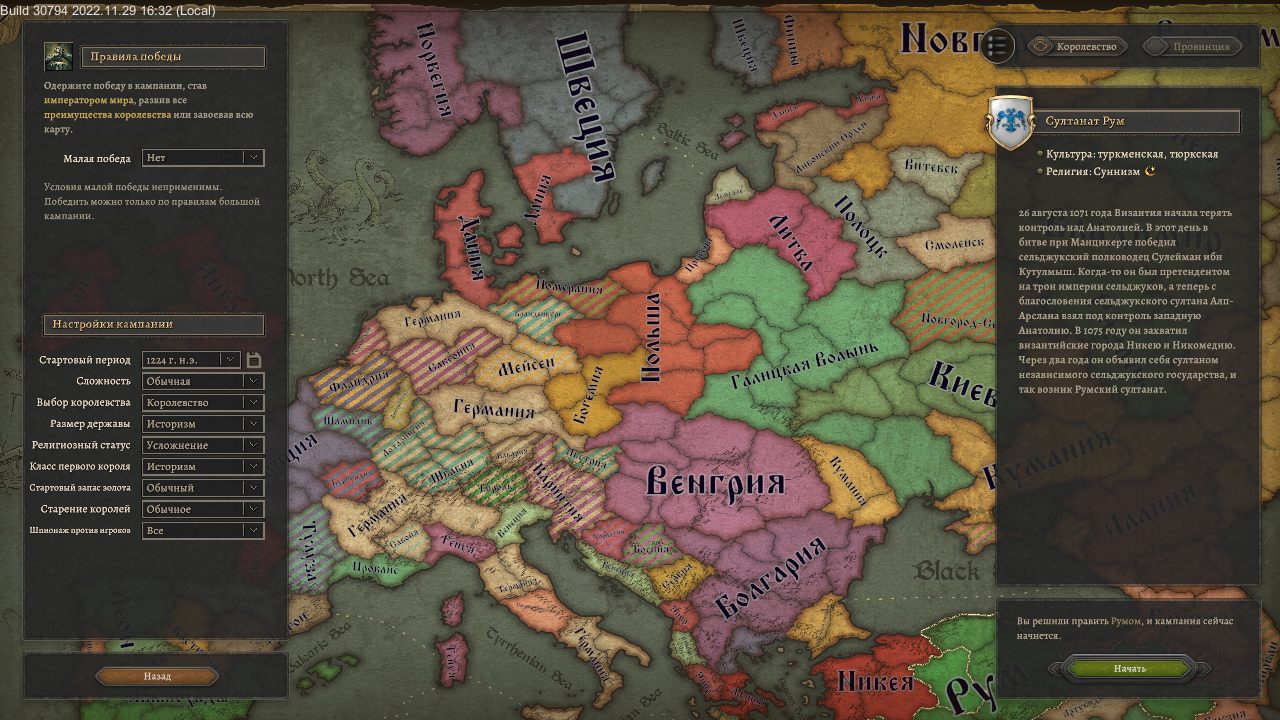Open the hamburger menu in top-right corner
The width and height of the screenshot is (1280, 720).
pyautogui.click(x=997, y=45)
